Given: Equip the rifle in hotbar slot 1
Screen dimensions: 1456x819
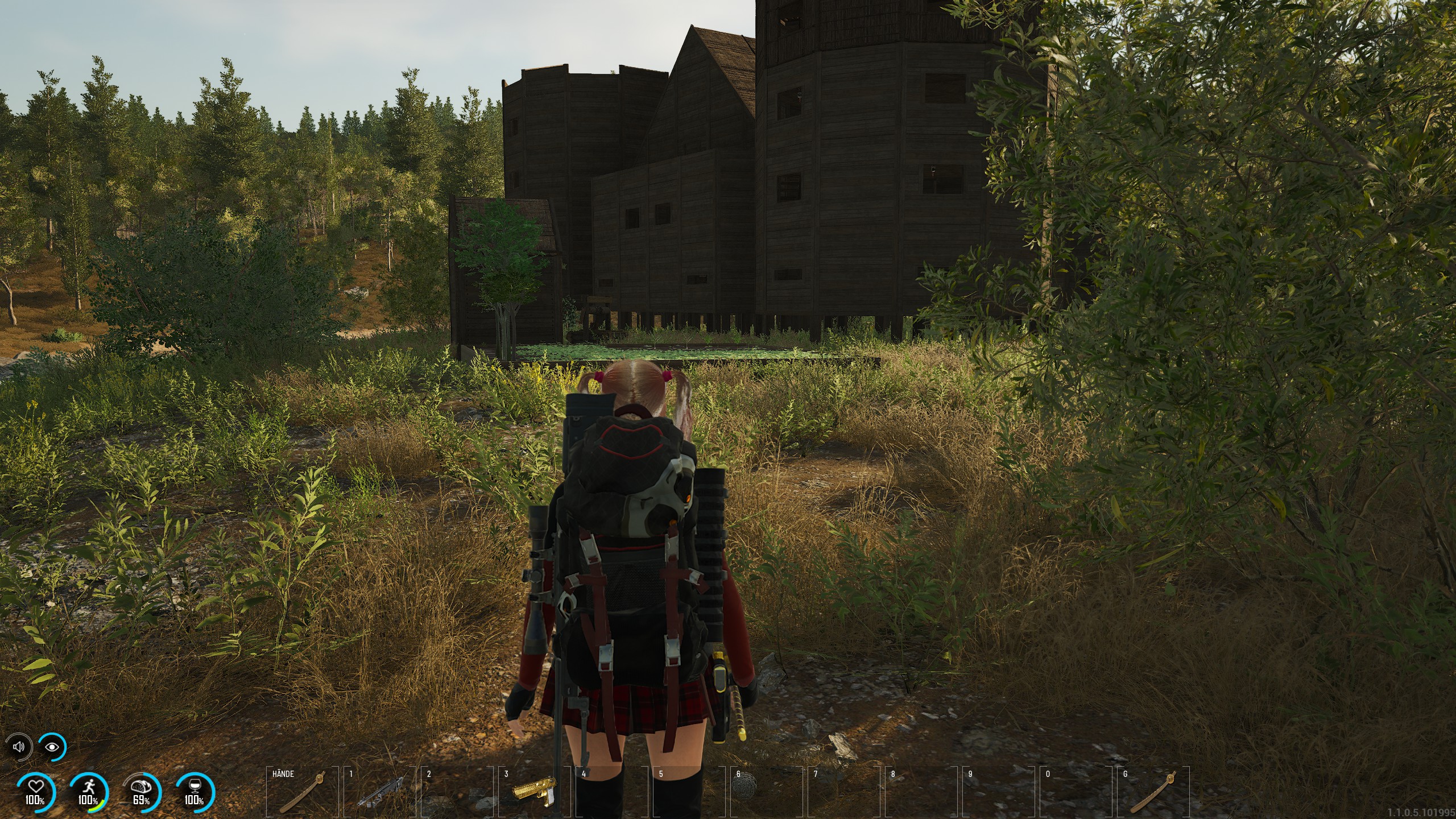Looking at the screenshot, I should 379,791.
